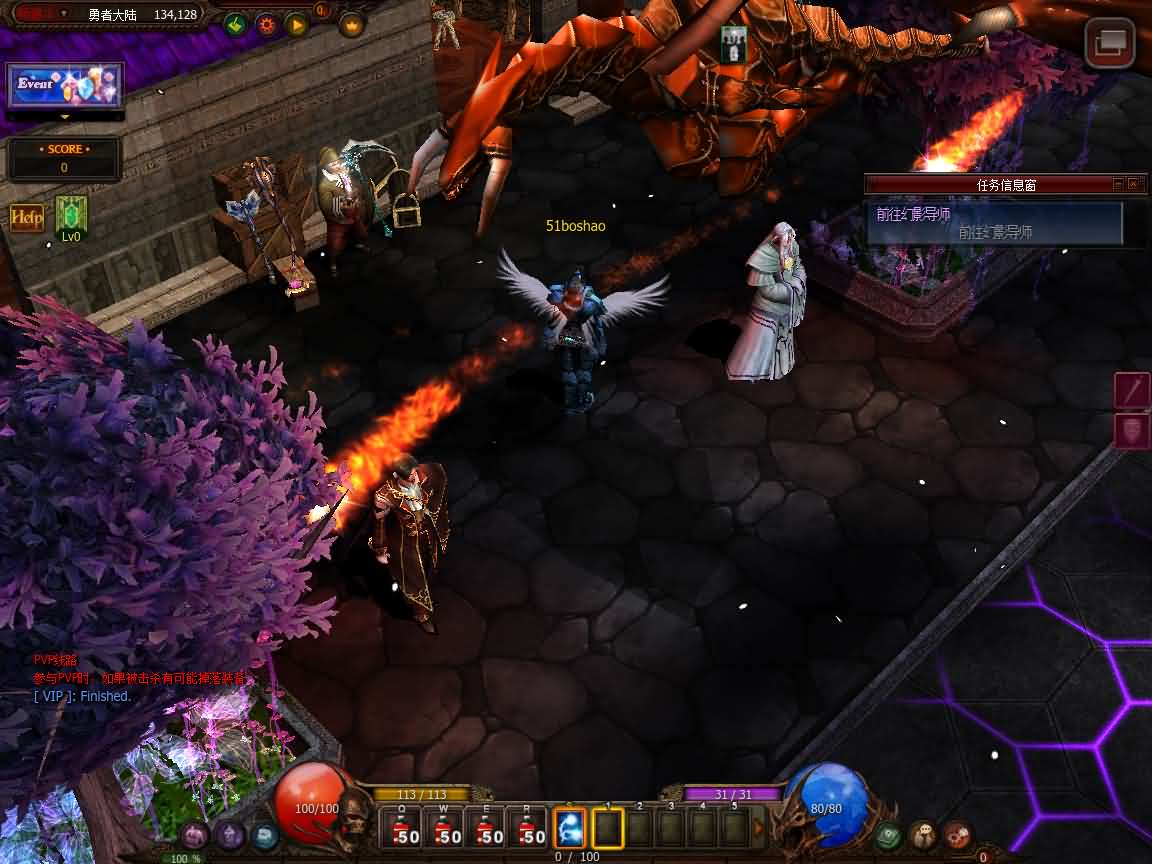This screenshot has width=1152, height=864.
Task: Expand the arrow below the Event banner
Action: 65,117
